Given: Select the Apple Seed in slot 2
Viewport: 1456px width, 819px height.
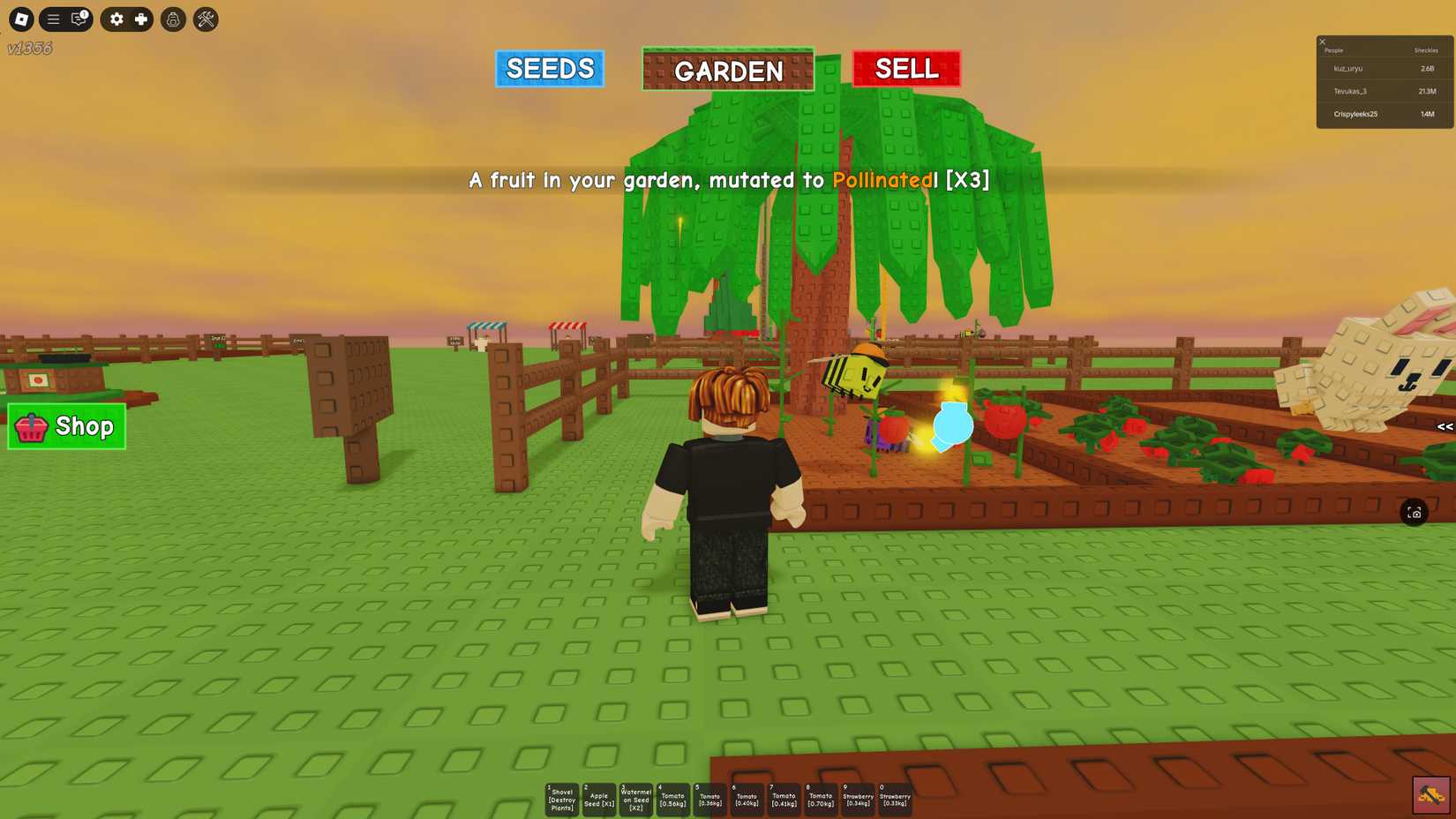Looking at the screenshot, I should pyautogui.click(x=598, y=797).
